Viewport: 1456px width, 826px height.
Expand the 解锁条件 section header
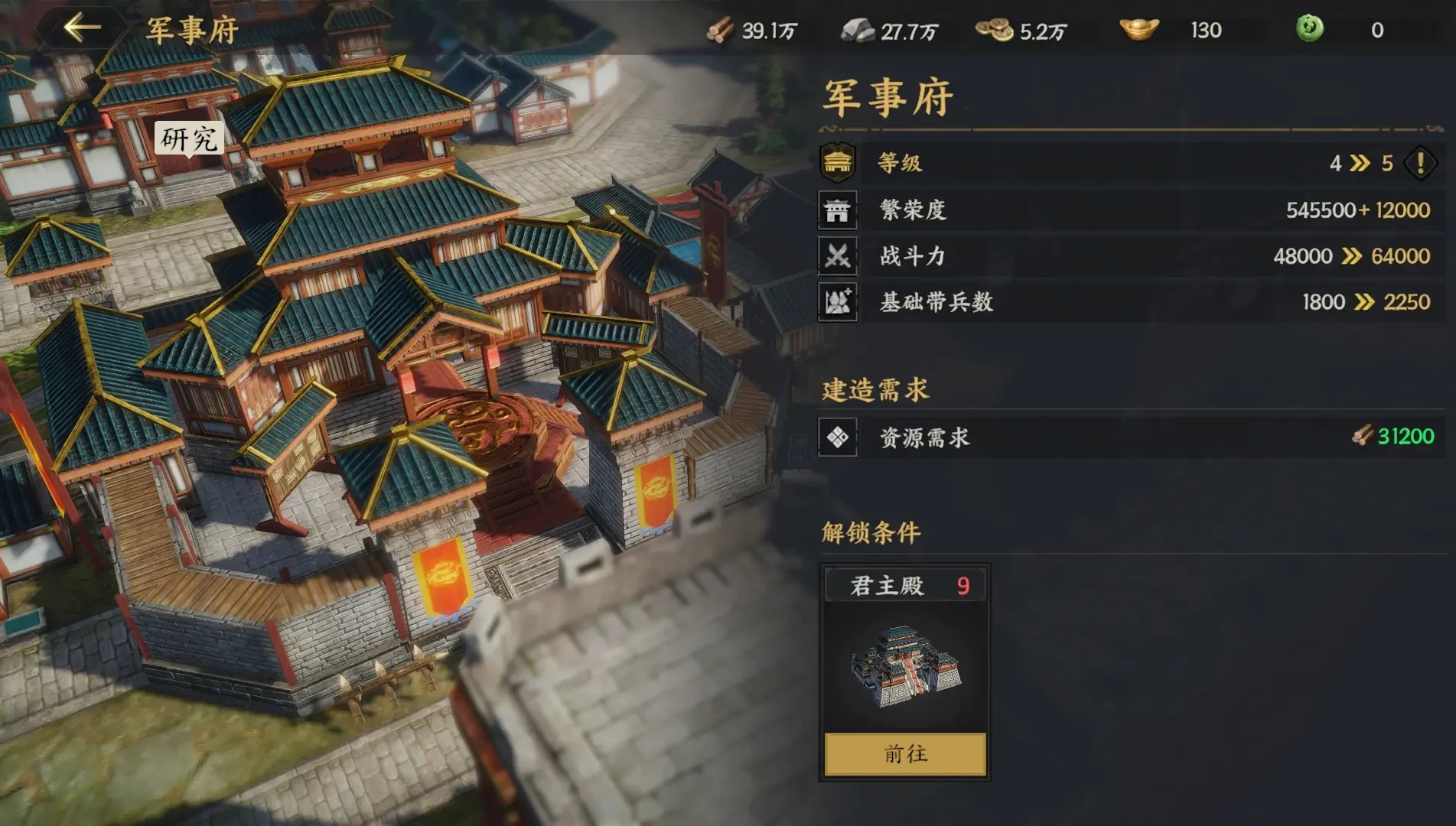[869, 533]
